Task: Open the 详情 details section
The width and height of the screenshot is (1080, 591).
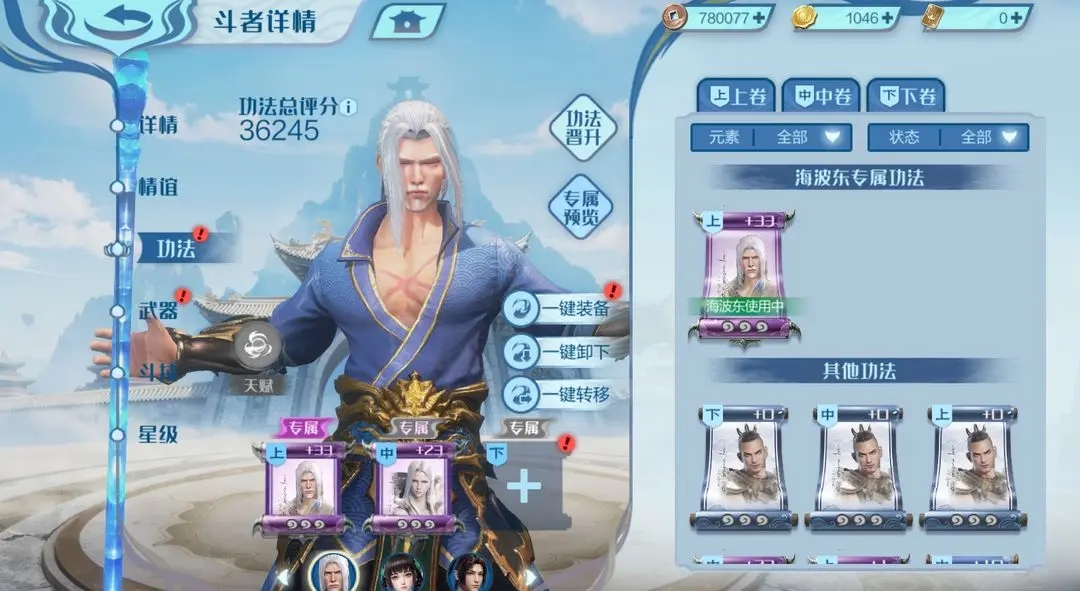Action: click(158, 125)
